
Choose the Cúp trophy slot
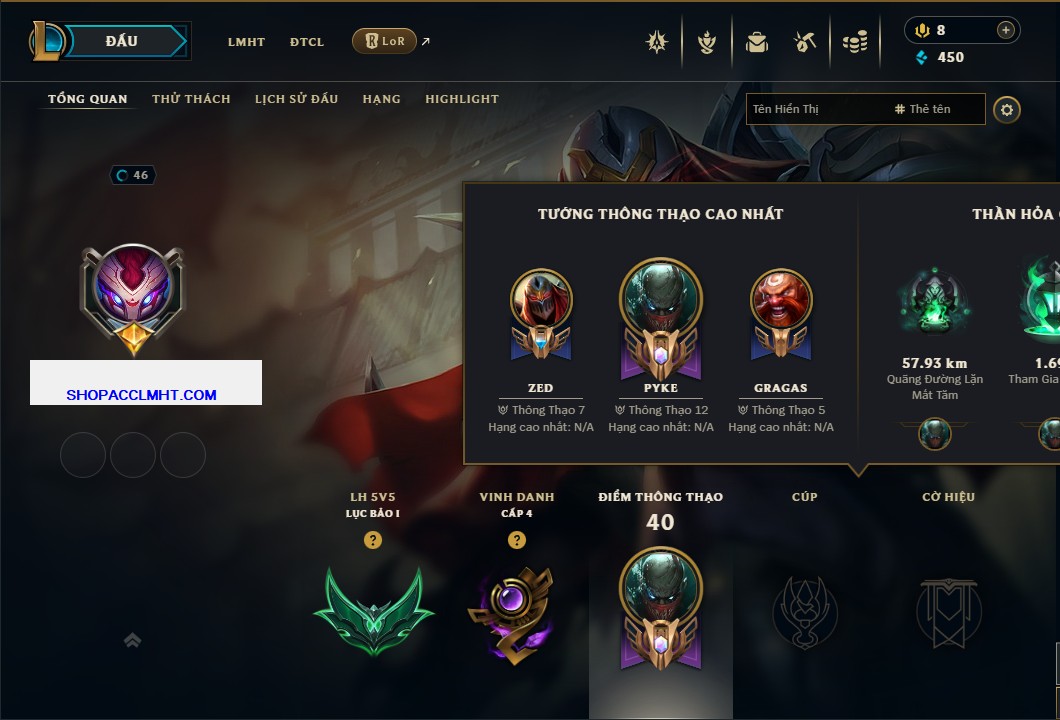coord(804,610)
